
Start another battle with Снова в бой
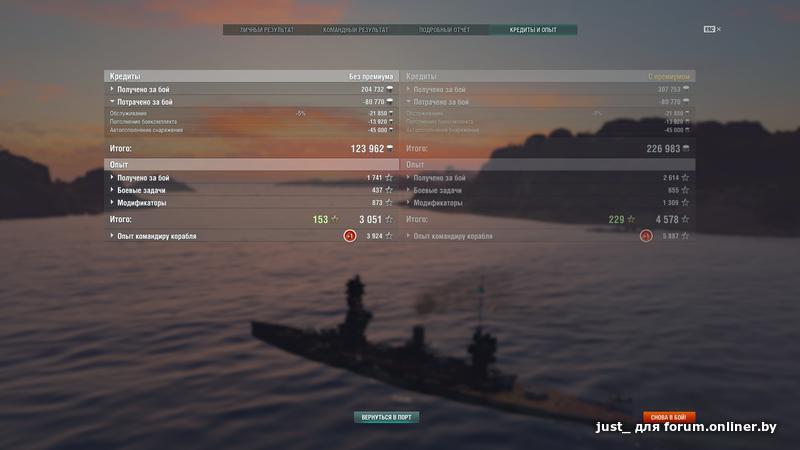pyautogui.click(x=668, y=417)
